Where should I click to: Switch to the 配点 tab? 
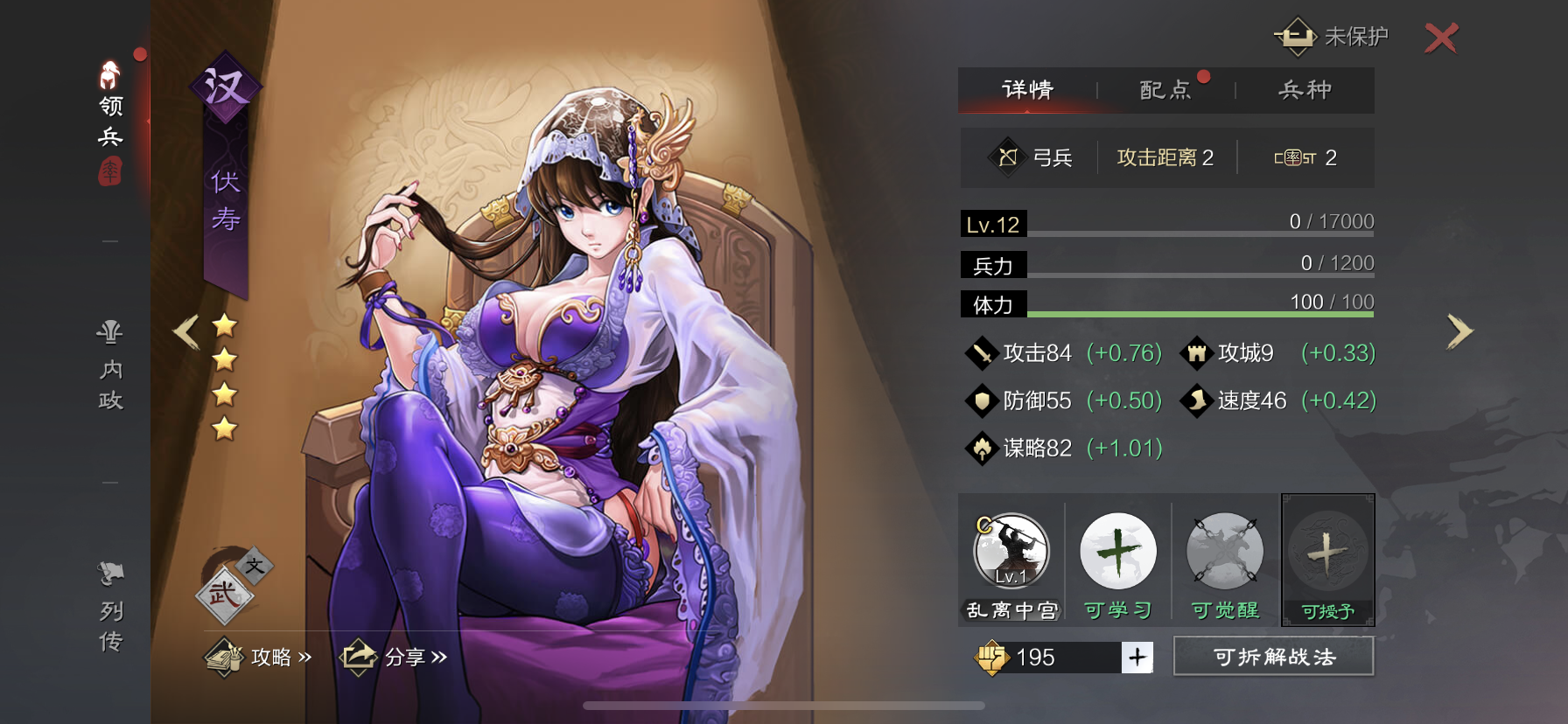coord(1165,89)
